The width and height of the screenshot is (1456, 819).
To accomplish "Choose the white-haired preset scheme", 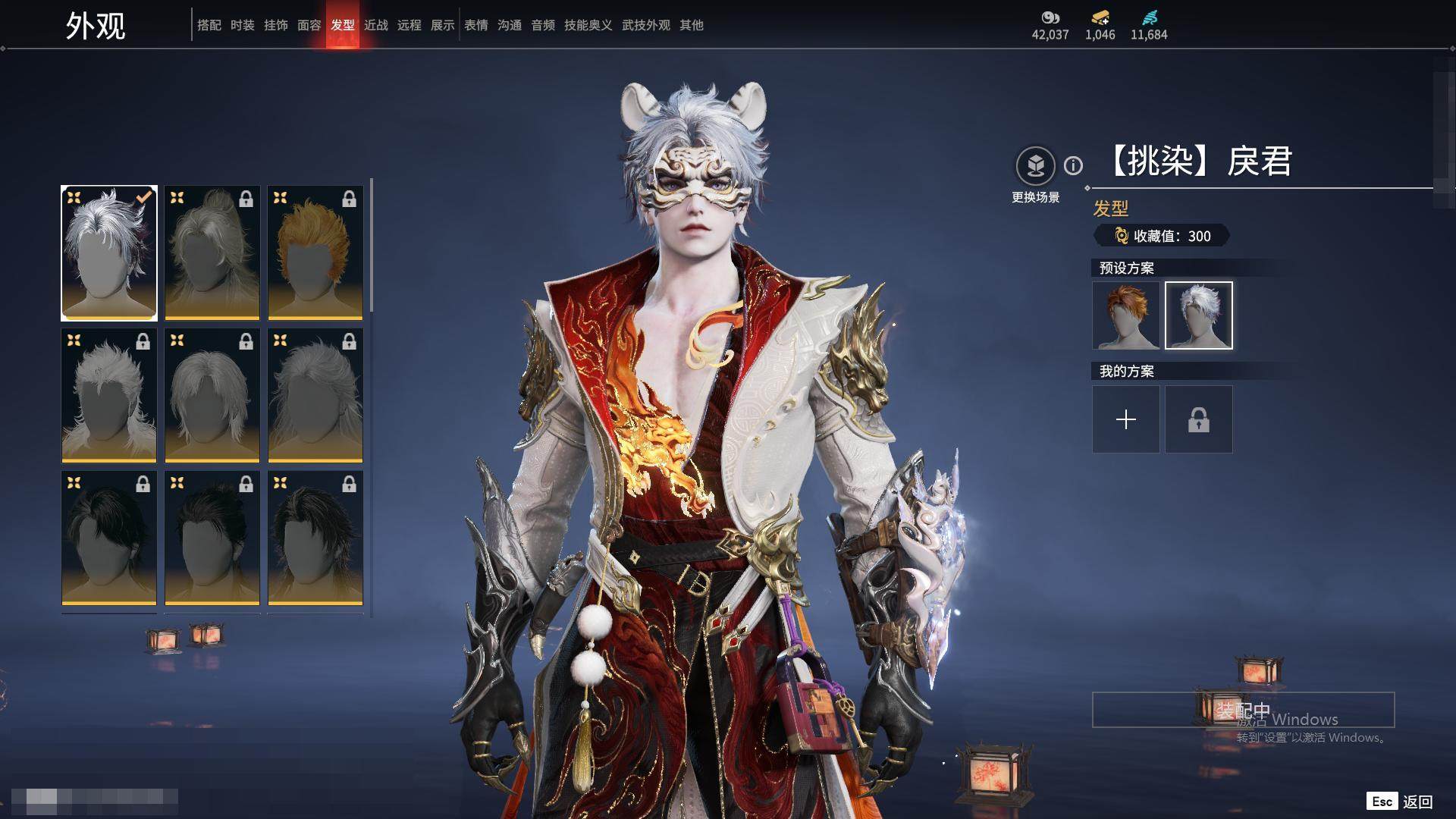I will point(1198,315).
